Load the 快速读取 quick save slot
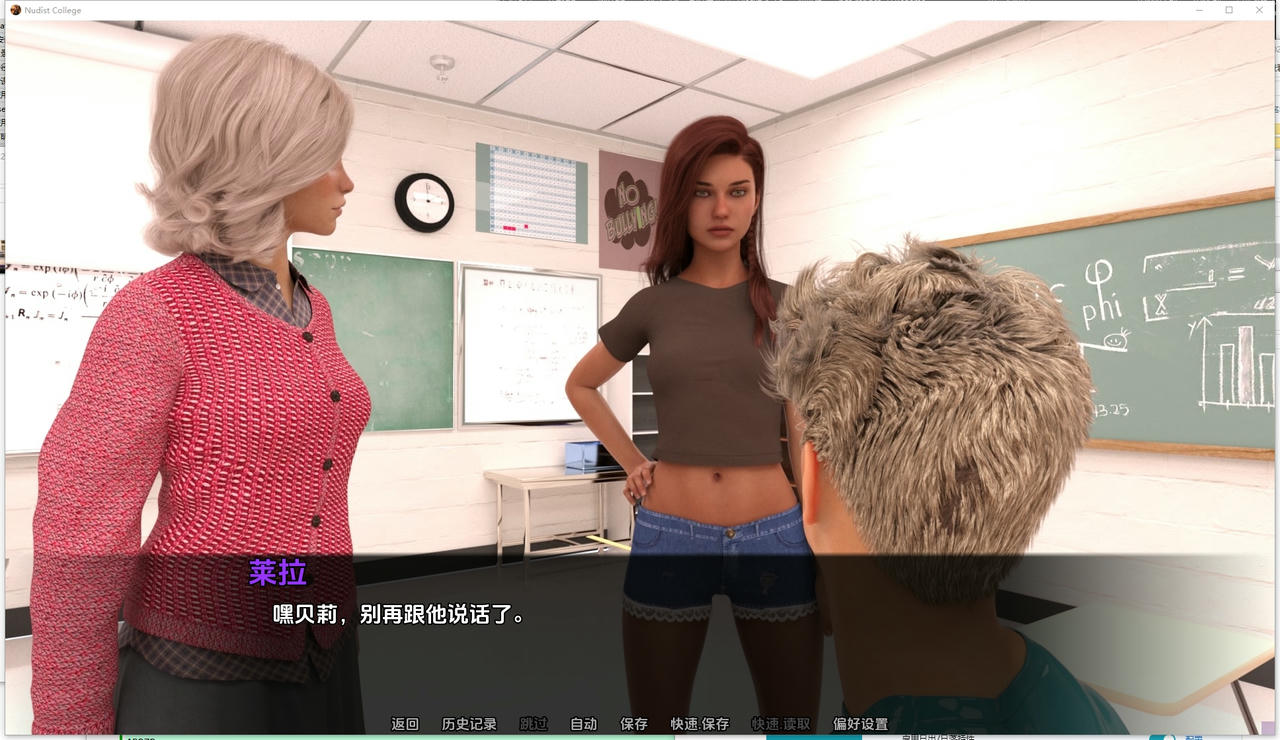Image resolution: width=1280 pixels, height=740 pixels. (779, 723)
